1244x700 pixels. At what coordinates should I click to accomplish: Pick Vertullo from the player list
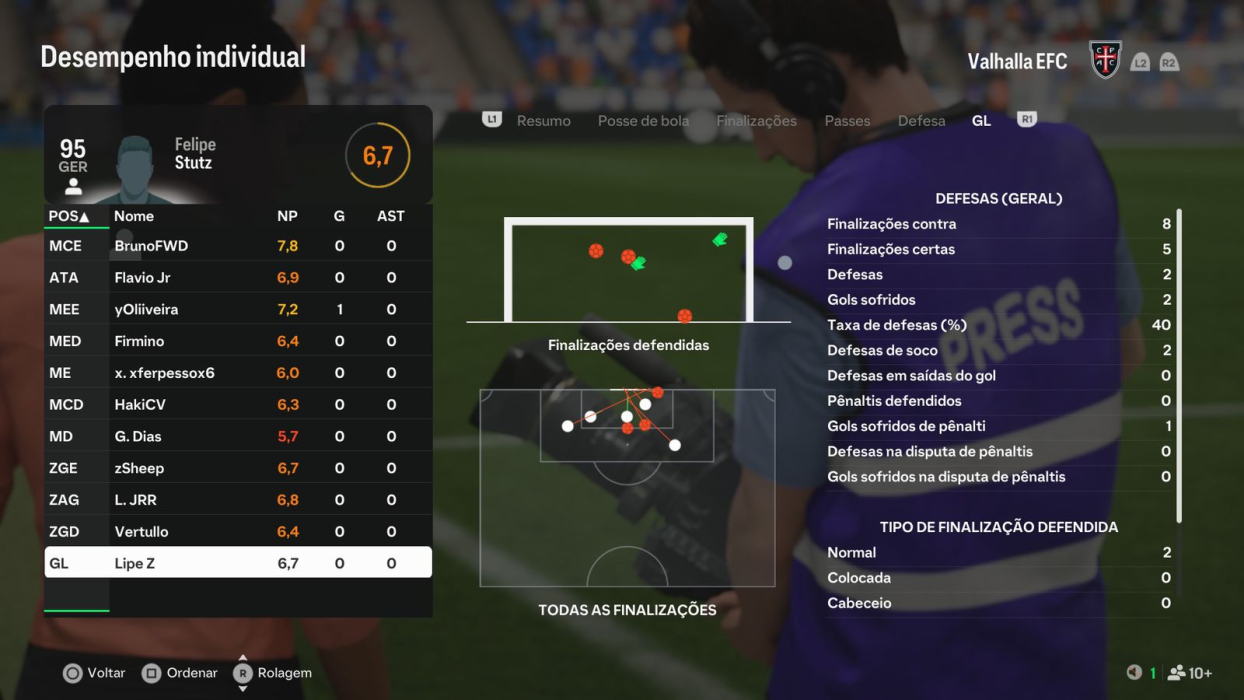(238, 532)
